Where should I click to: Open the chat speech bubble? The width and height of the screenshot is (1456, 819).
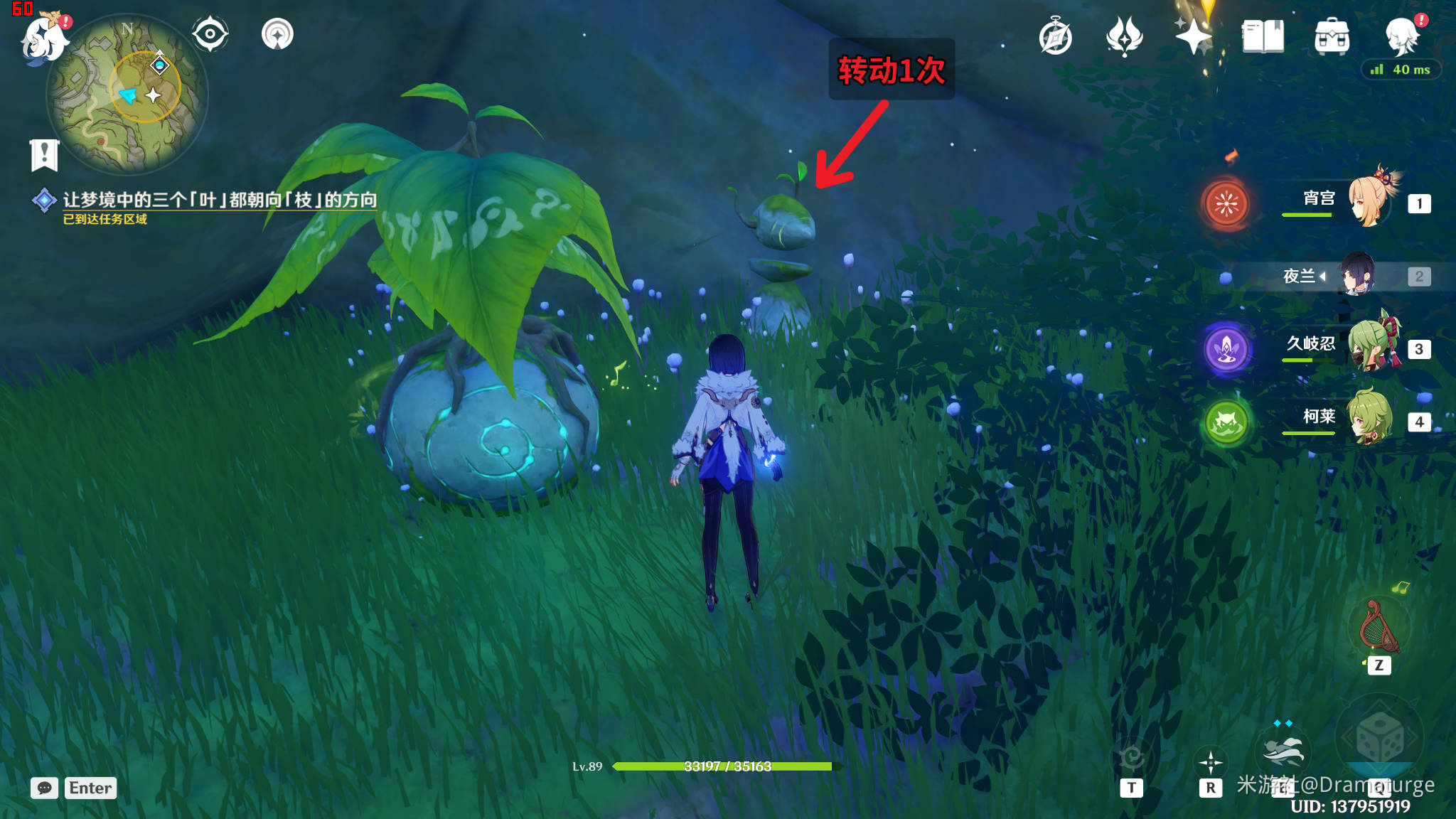44,788
